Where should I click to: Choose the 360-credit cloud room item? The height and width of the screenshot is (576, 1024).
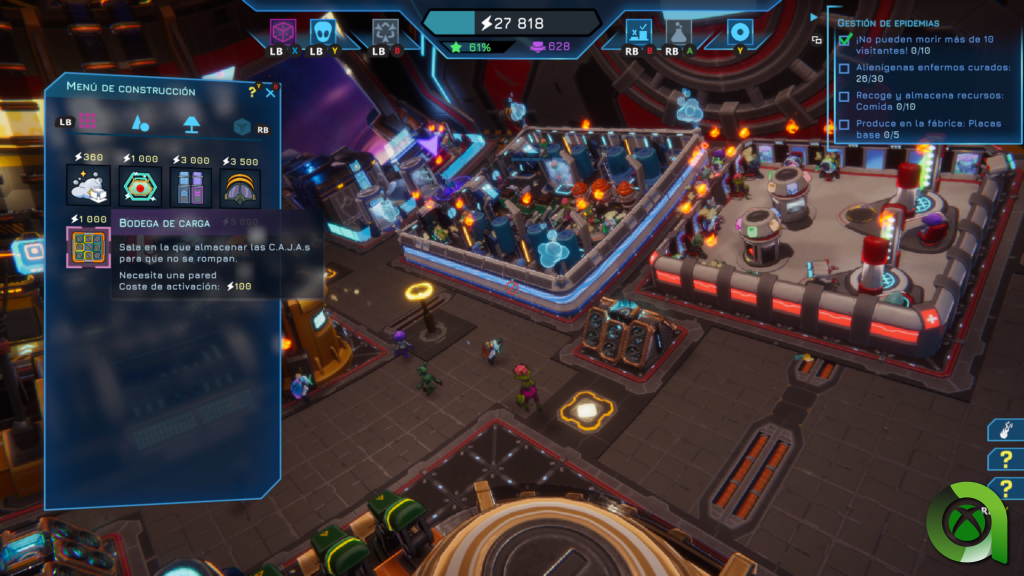85,187
